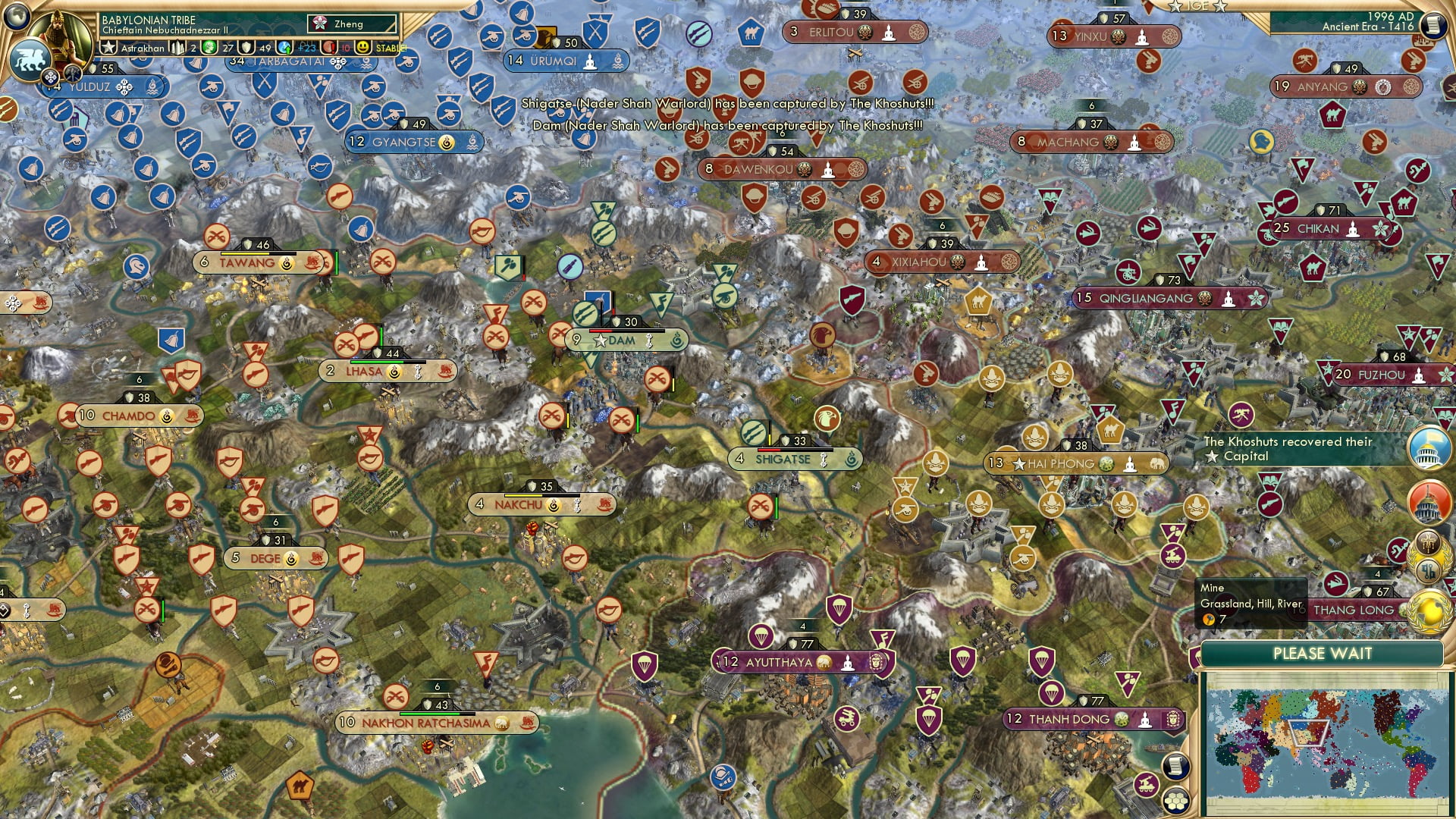The height and width of the screenshot is (819, 1456).
Task: Click the red unhappiness warning icon
Action: click(328, 47)
